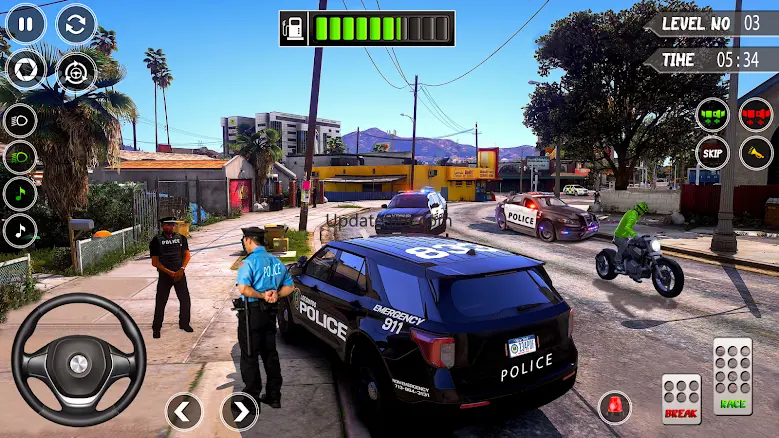Click the steering wheel control
The height and width of the screenshot is (438, 779).
(78, 361)
